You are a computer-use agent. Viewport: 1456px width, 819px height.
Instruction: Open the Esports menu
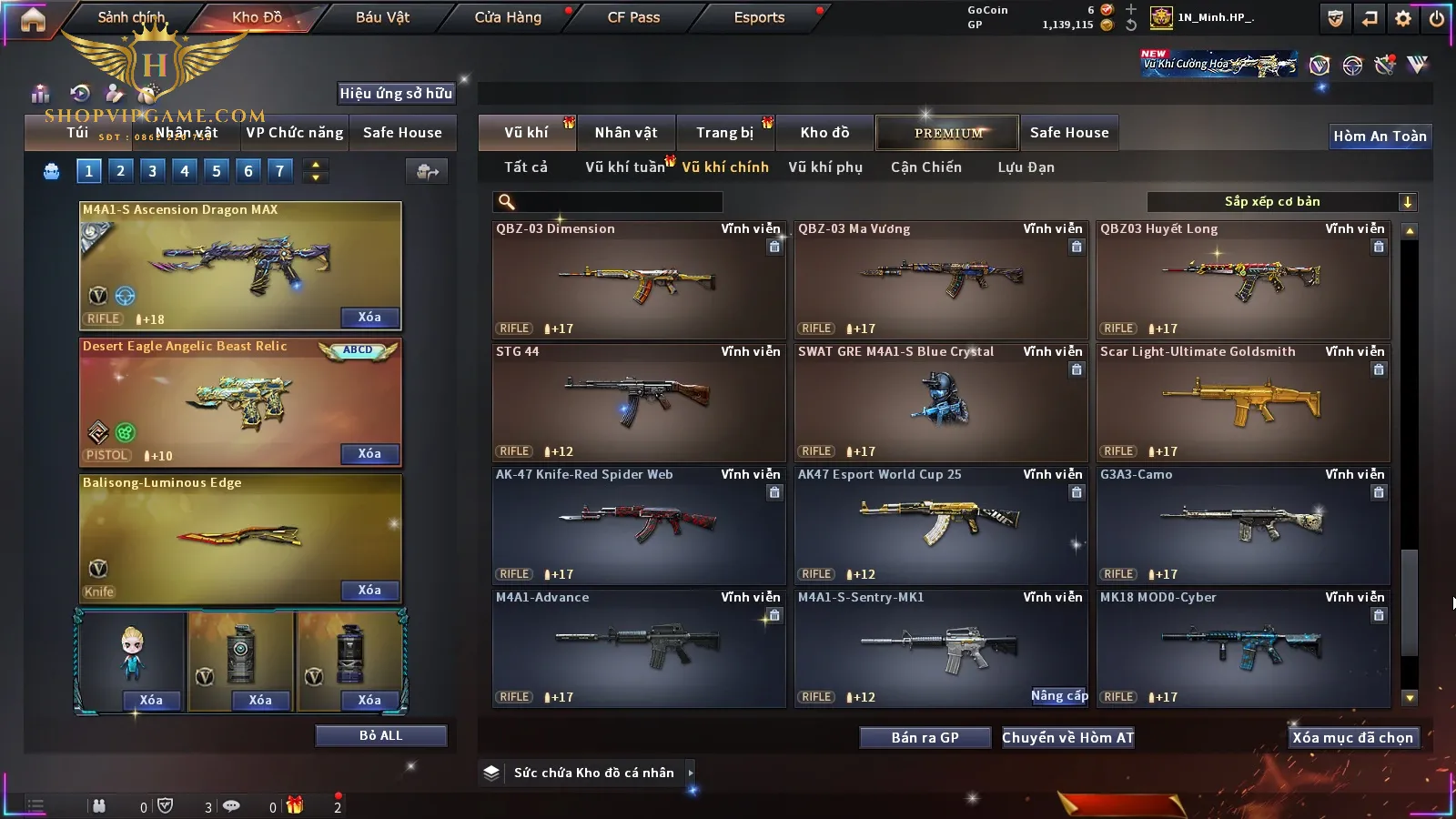[759, 17]
